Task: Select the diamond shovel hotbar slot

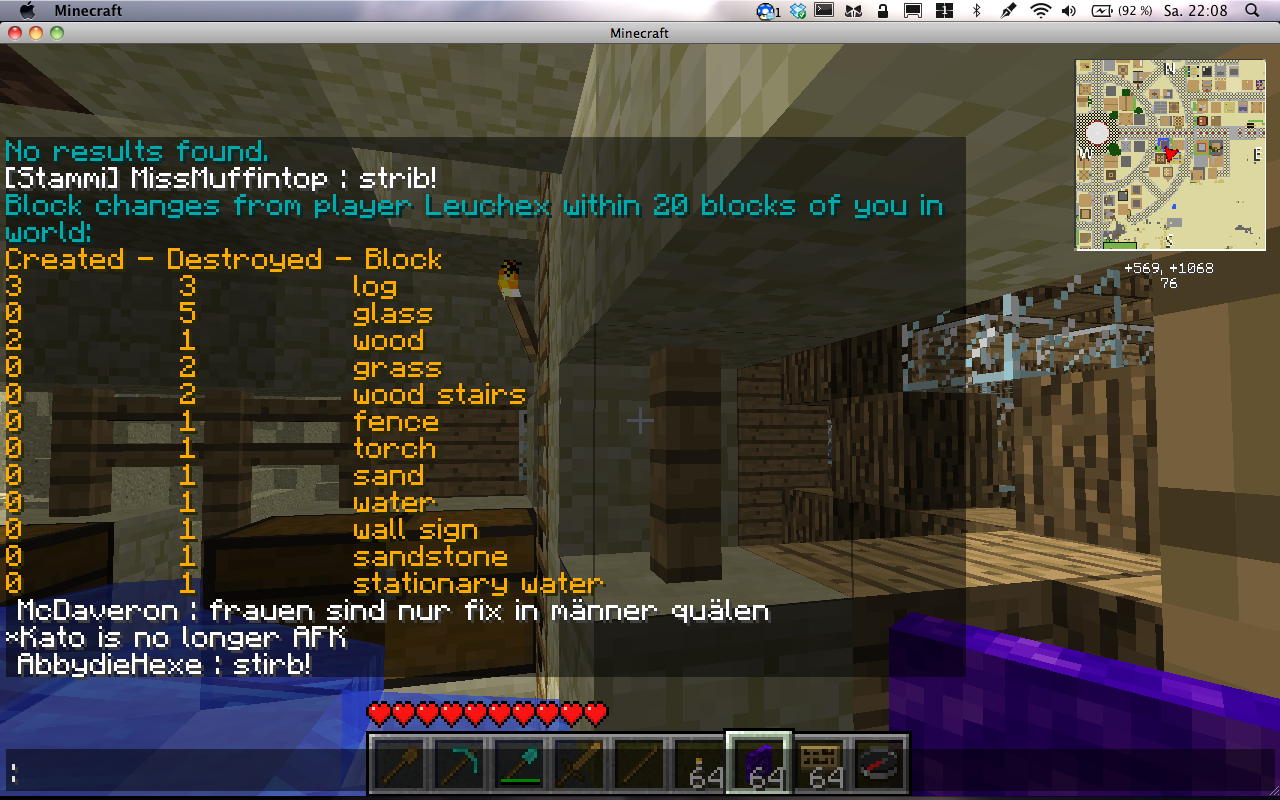Action: [x=520, y=765]
